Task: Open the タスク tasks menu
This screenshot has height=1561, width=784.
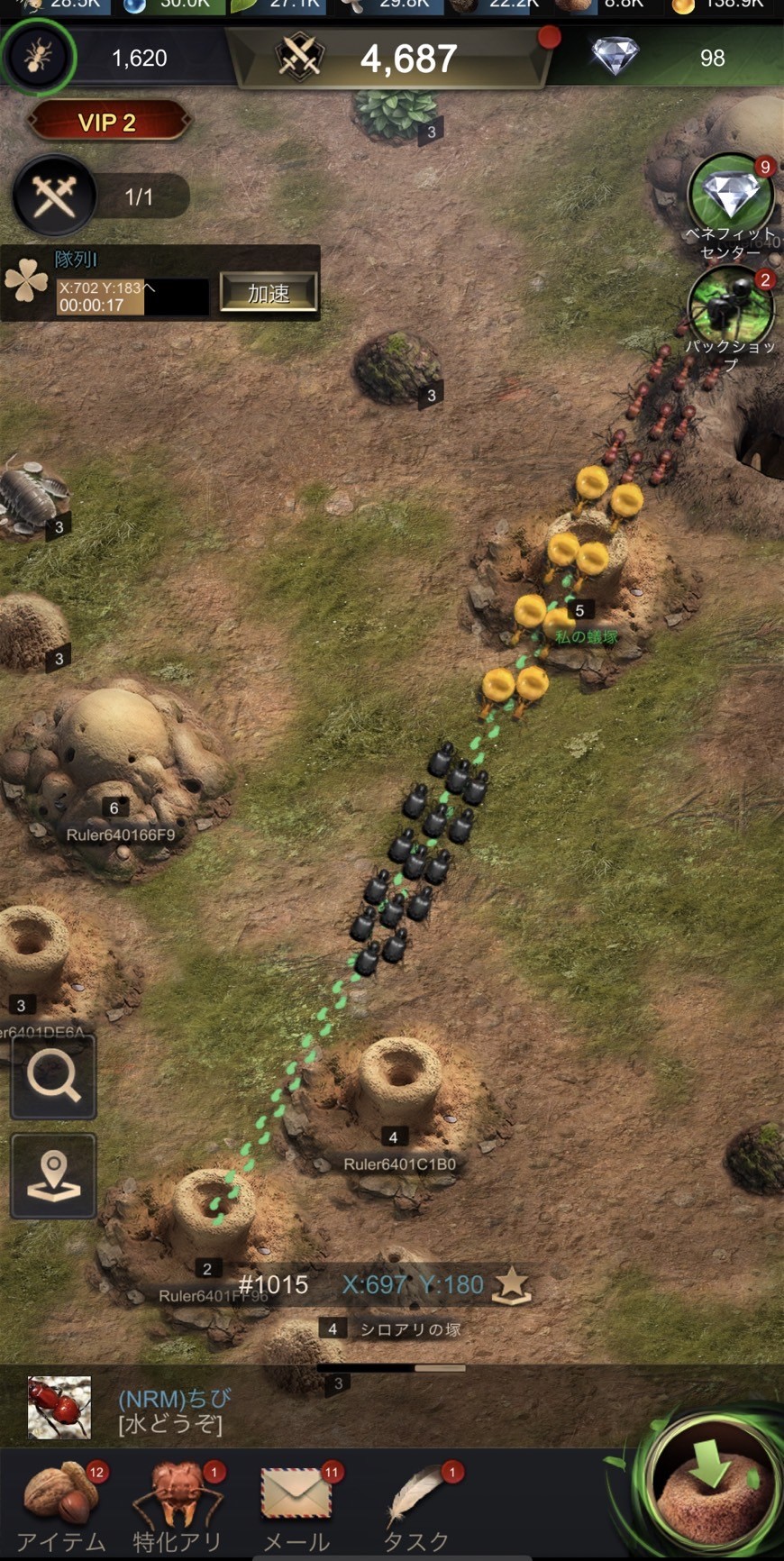Action: click(x=416, y=1507)
